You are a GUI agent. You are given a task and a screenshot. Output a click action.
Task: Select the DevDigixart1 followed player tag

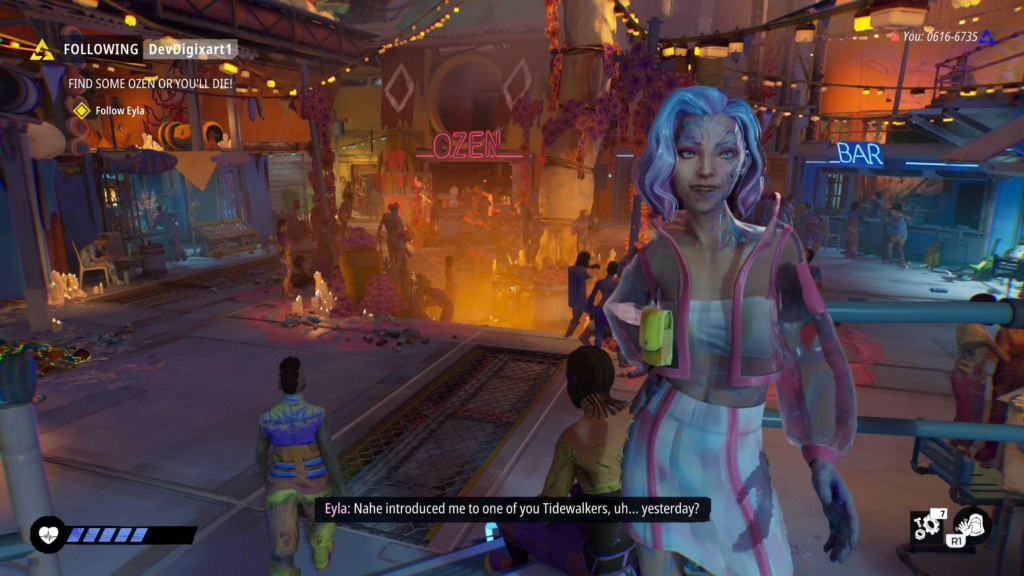190,49
